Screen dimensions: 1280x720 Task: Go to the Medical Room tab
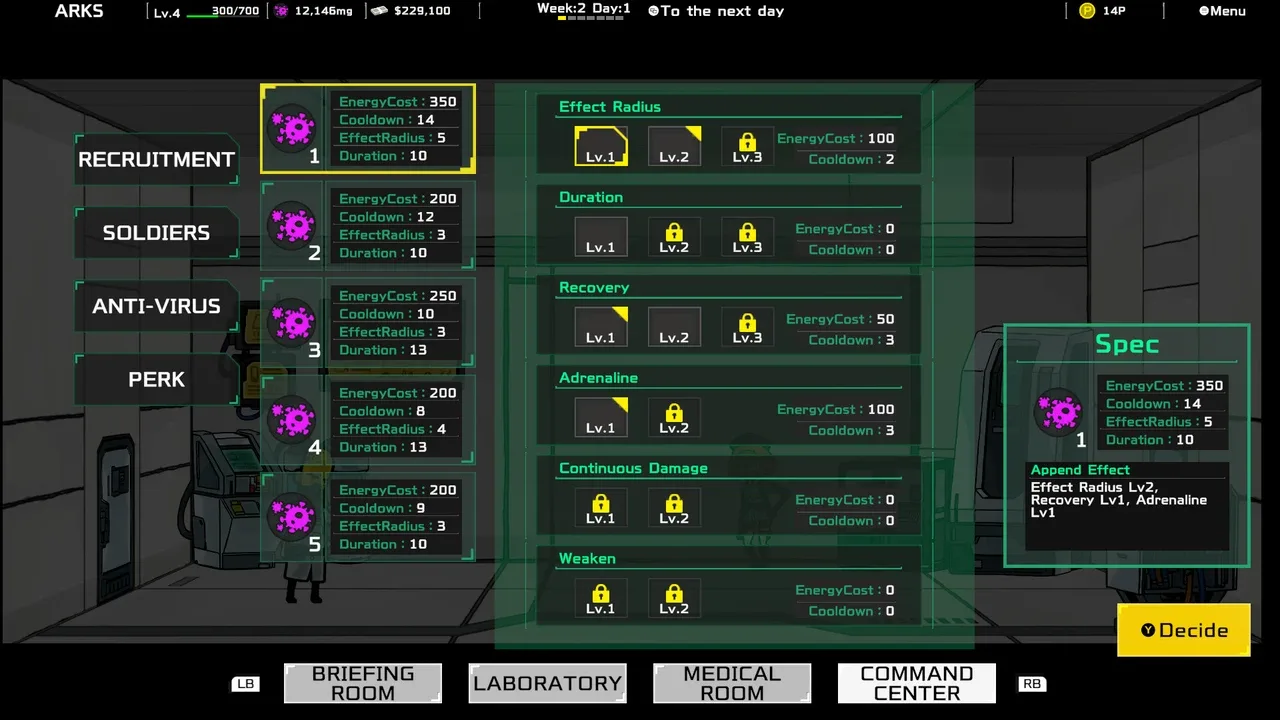732,683
